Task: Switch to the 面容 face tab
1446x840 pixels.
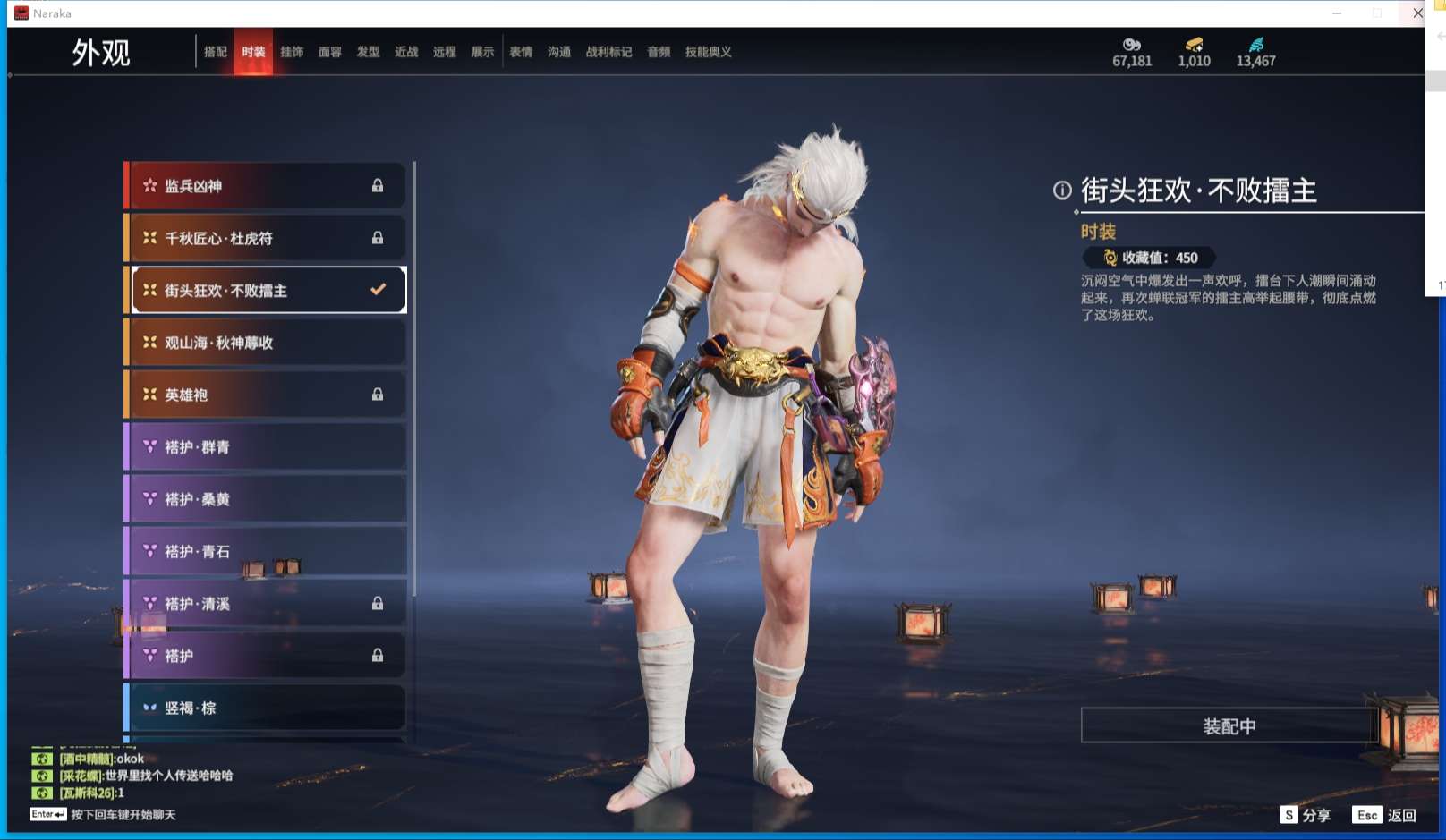Action: [x=330, y=52]
